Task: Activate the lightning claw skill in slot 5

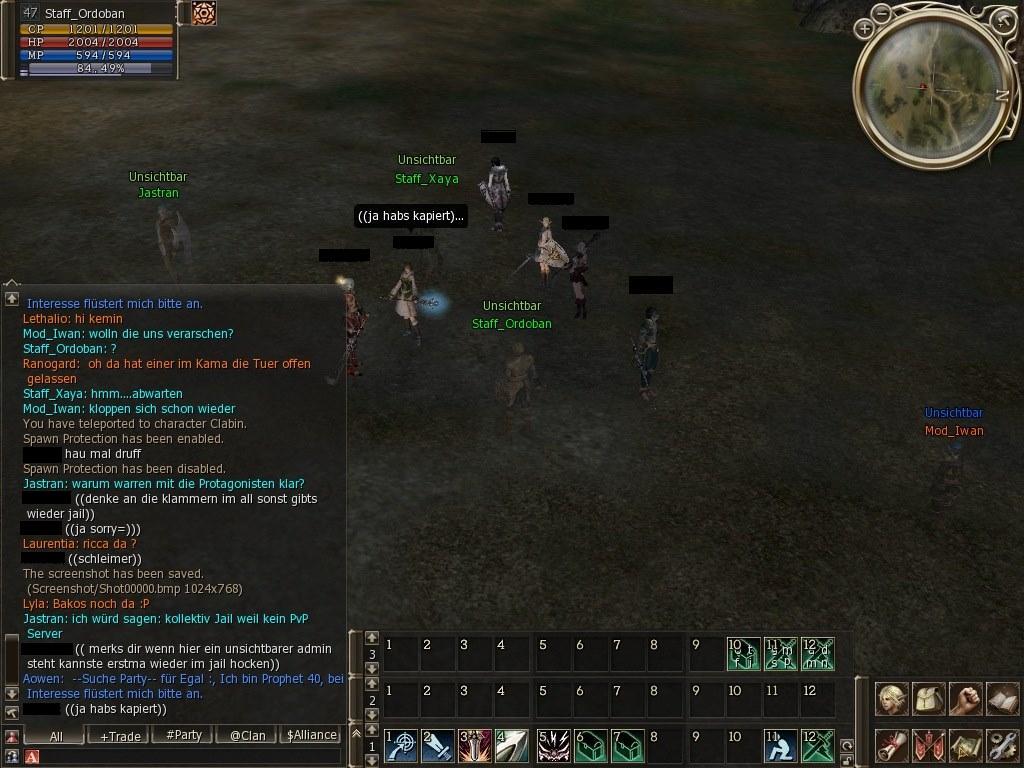Action: [x=554, y=746]
